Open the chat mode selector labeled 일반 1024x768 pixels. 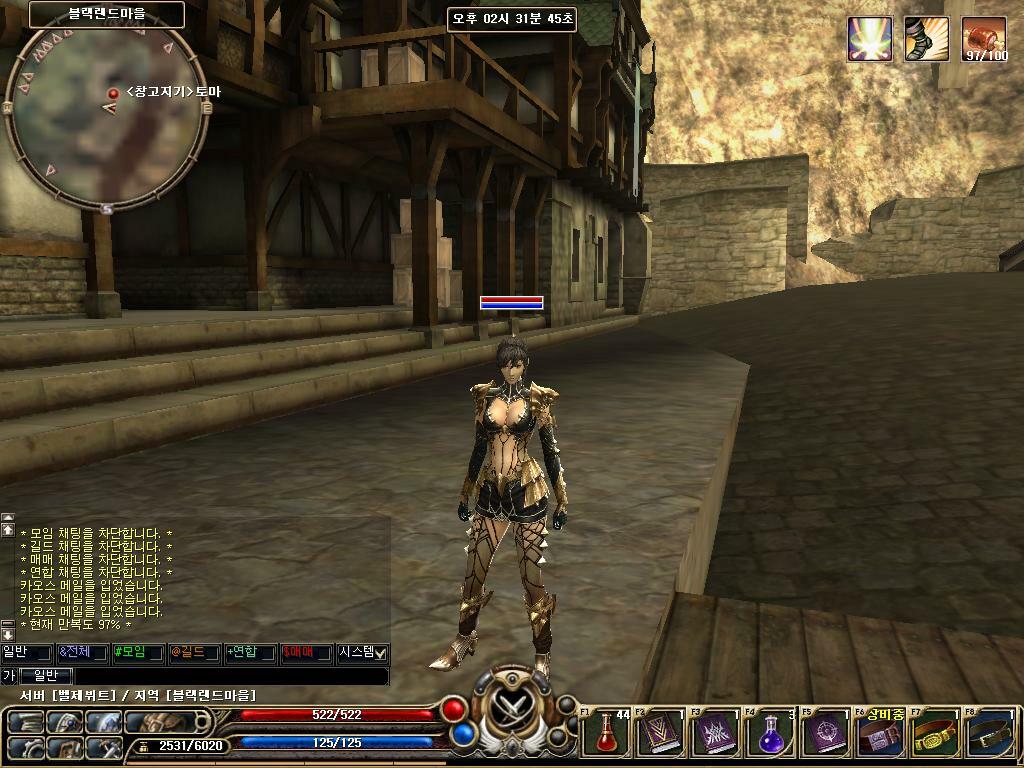46,677
